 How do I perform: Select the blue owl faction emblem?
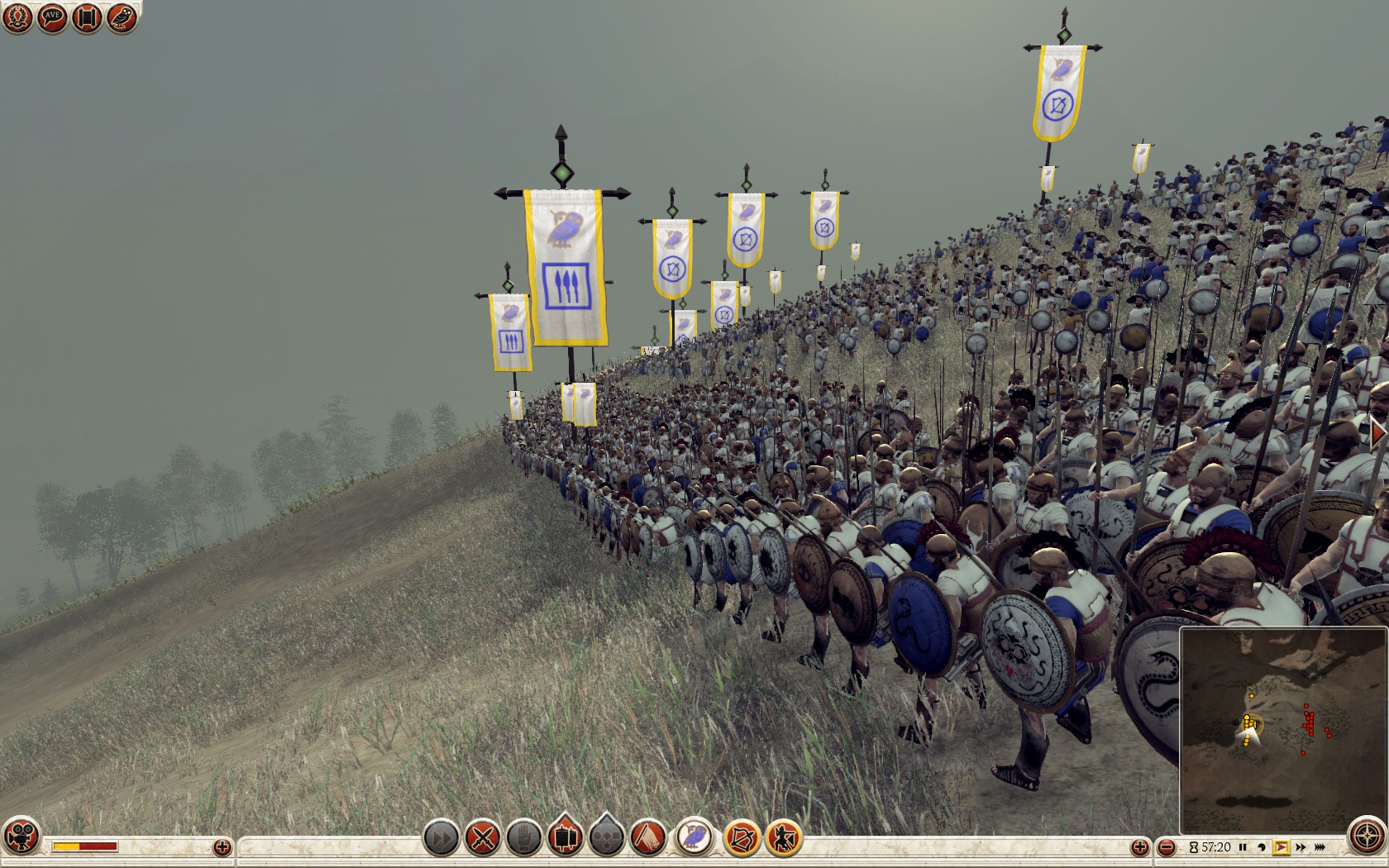pos(694,837)
